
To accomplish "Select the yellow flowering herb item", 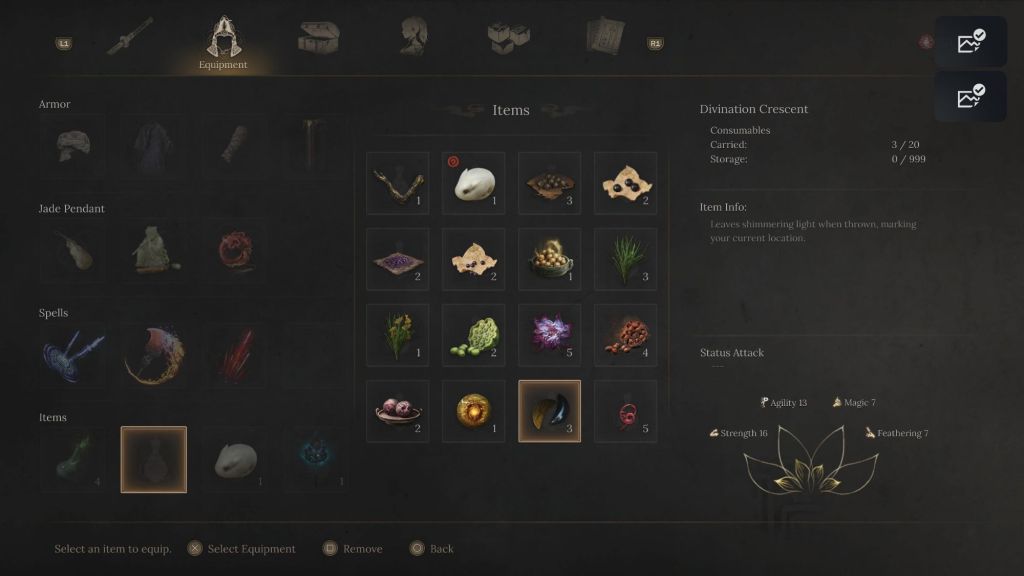I will coord(397,334).
